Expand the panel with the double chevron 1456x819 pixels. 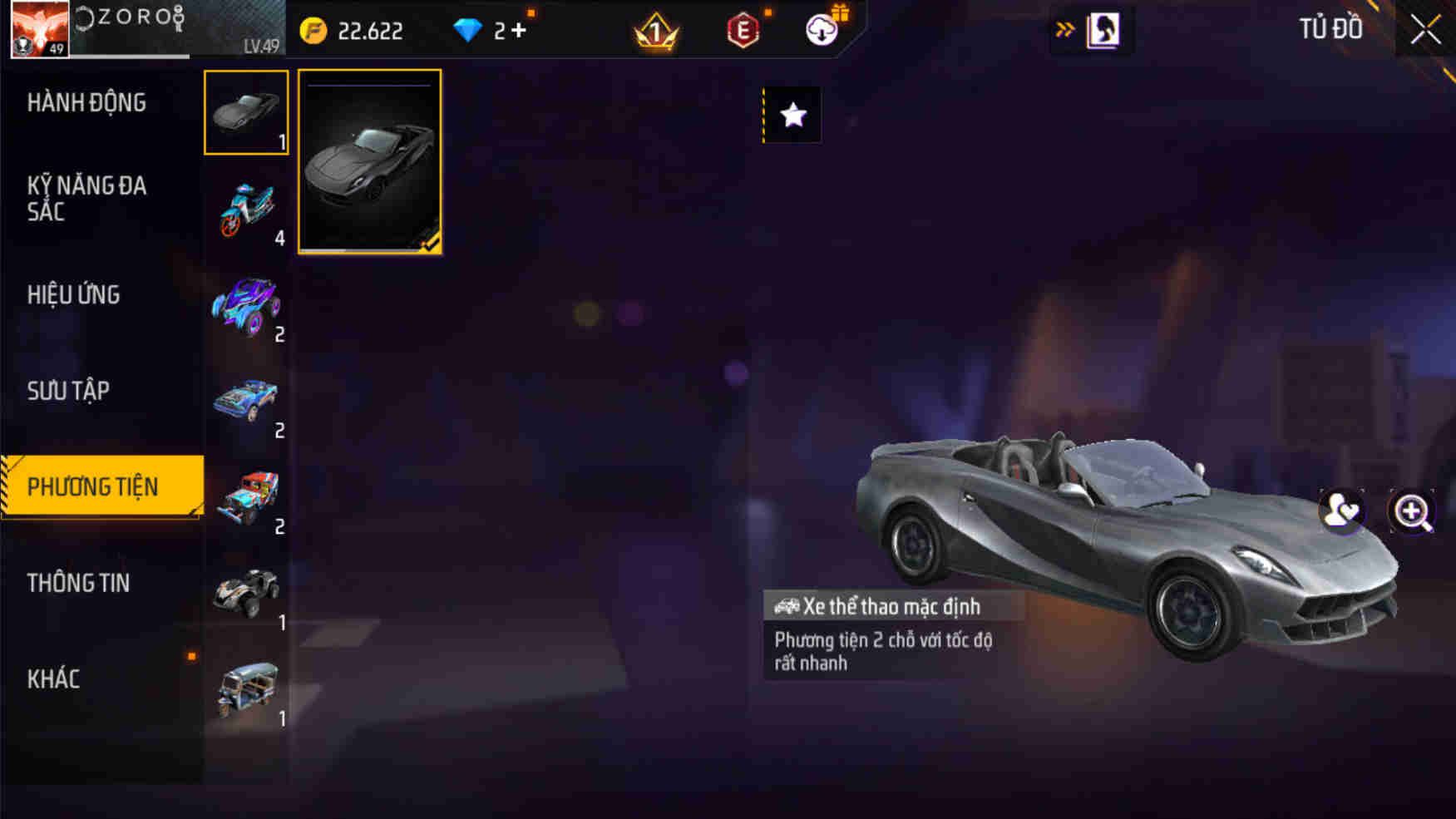pos(1065,27)
